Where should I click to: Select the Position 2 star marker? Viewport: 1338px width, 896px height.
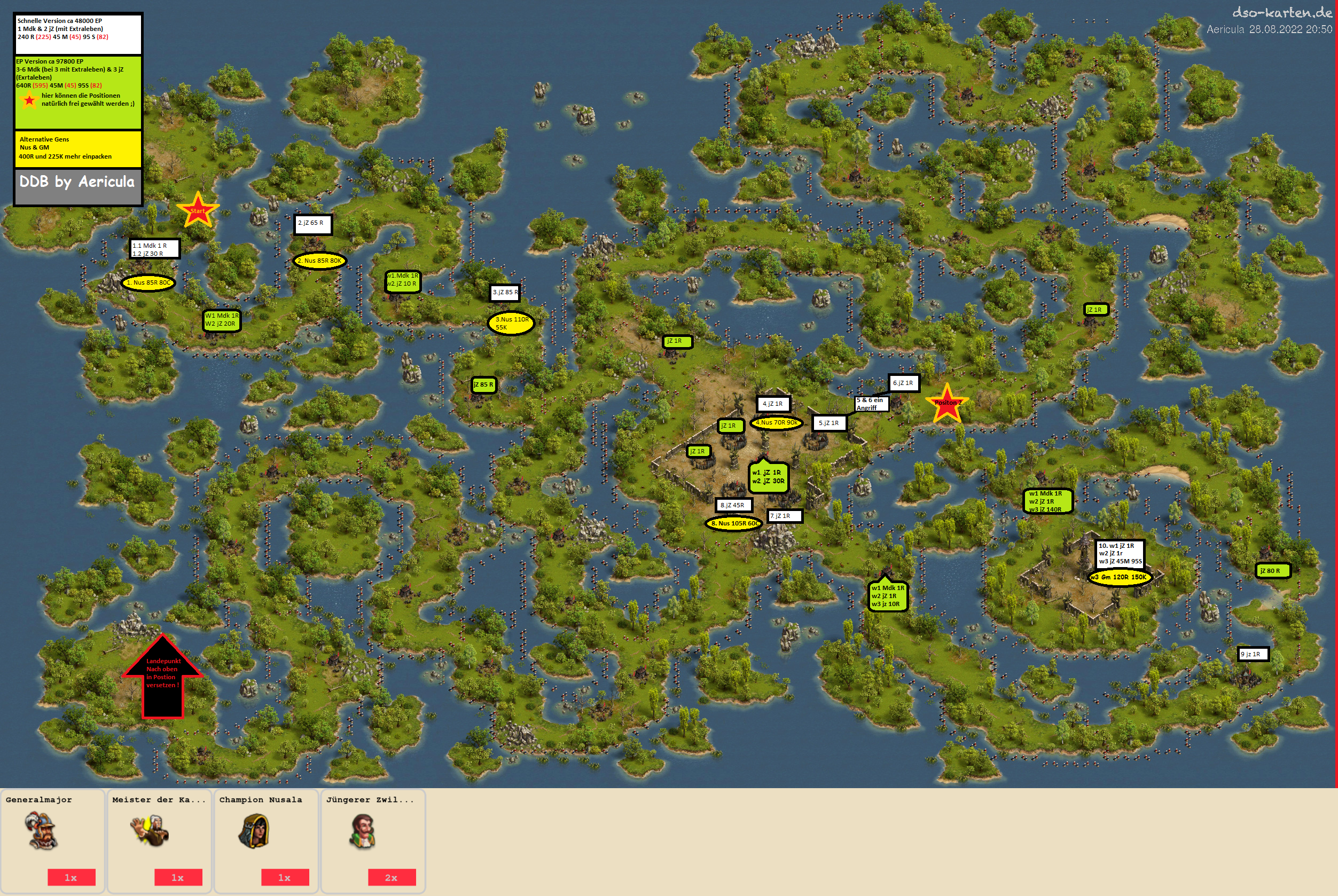pyautogui.click(x=946, y=404)
